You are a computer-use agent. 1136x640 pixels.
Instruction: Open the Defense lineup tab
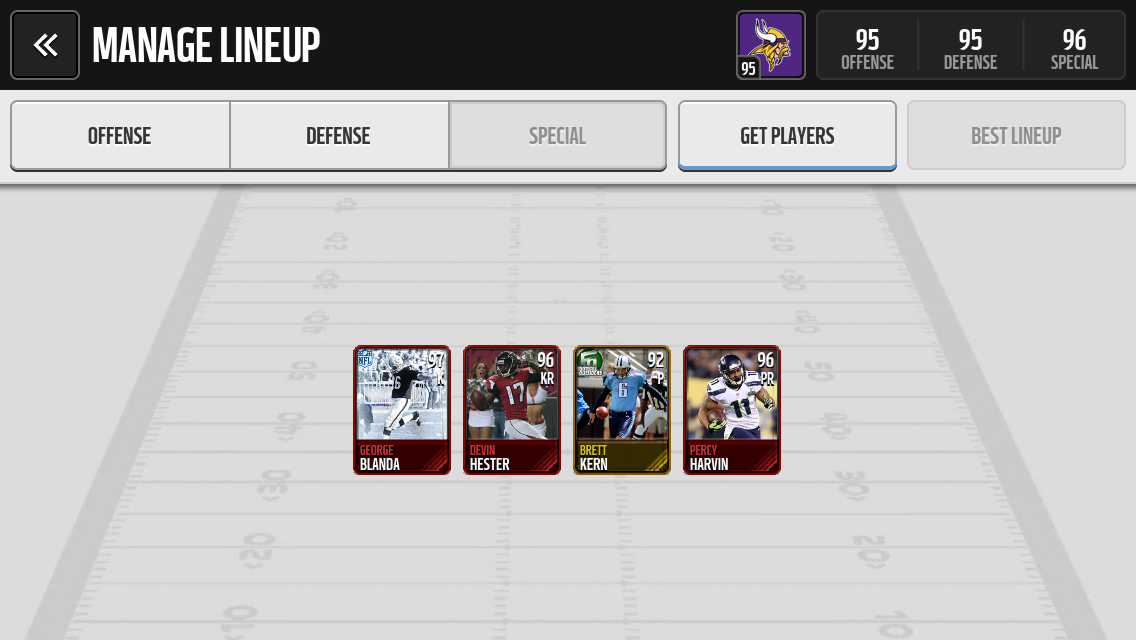point(339,136)
